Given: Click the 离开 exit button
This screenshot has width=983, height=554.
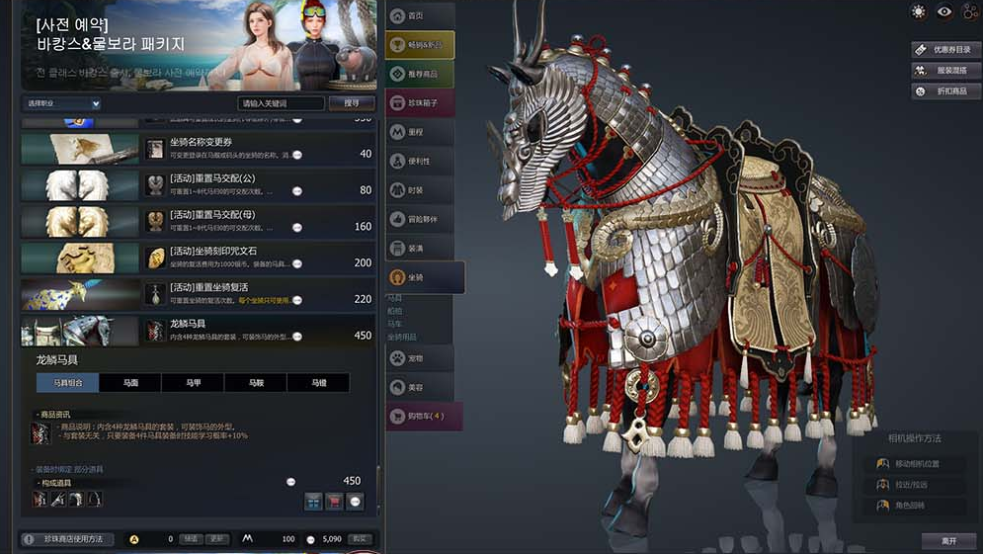Looking at the screenshot, I should point(948,540).
